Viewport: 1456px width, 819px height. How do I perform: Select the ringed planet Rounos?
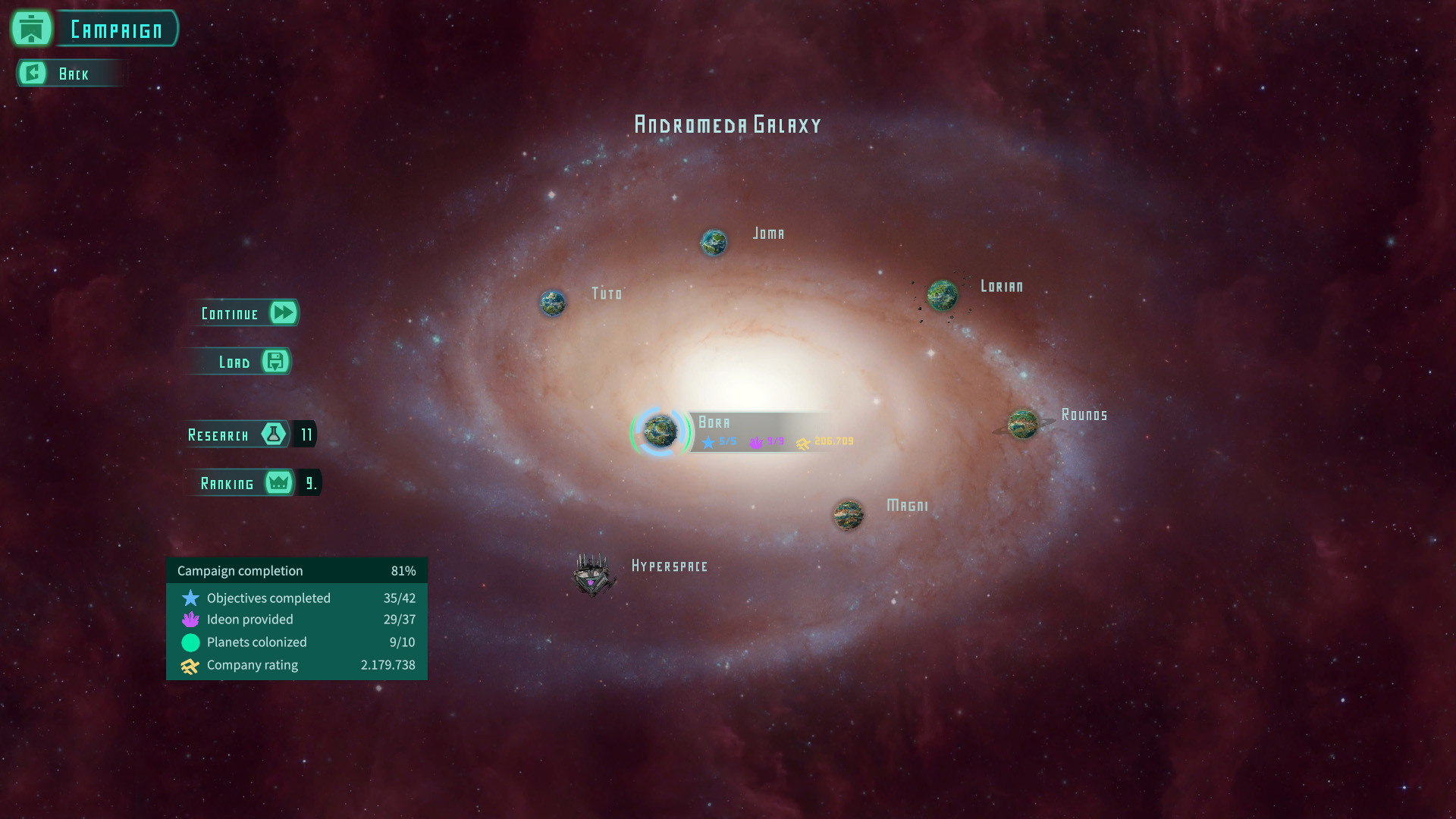(x=1023, y=425)
